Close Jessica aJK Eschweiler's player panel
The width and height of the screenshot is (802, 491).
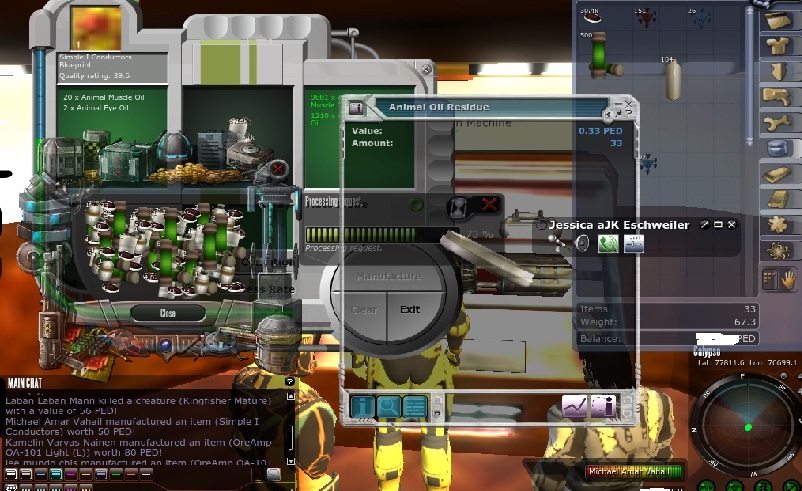coord(731,225)
